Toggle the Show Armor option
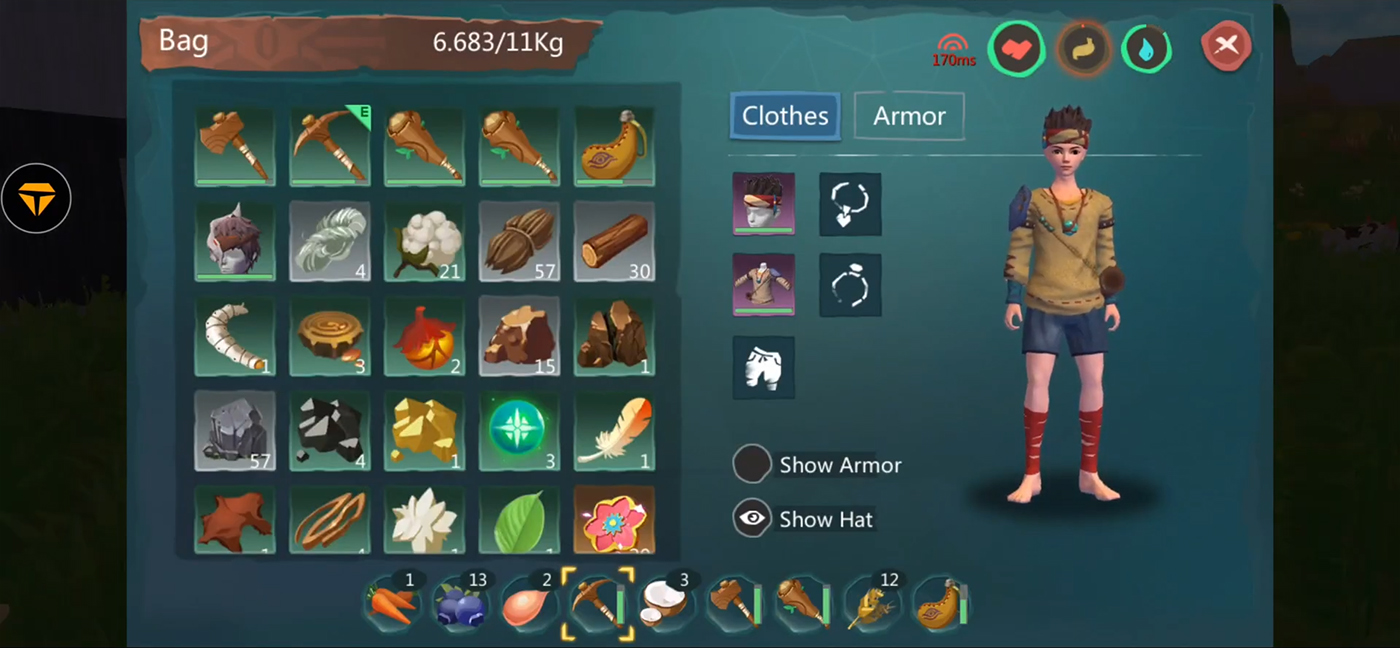Screen dimensions: 1400x648 752,465
